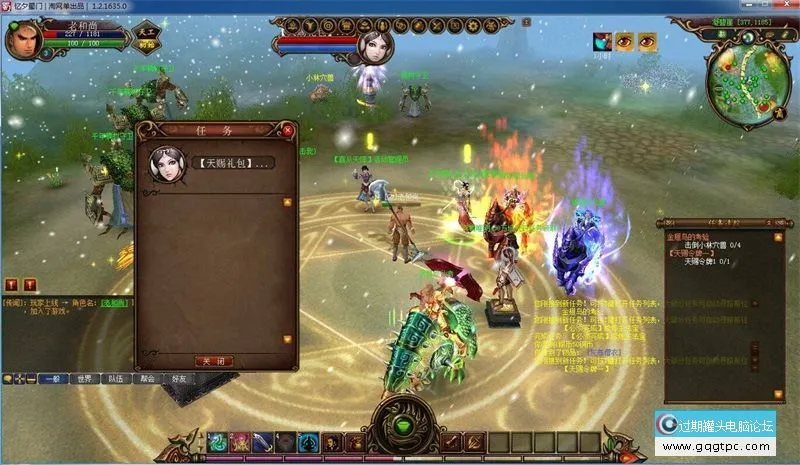Viewport: 800px width, 465px height.
Task: Open the 好友 chat tab
Action: (179, 379)
